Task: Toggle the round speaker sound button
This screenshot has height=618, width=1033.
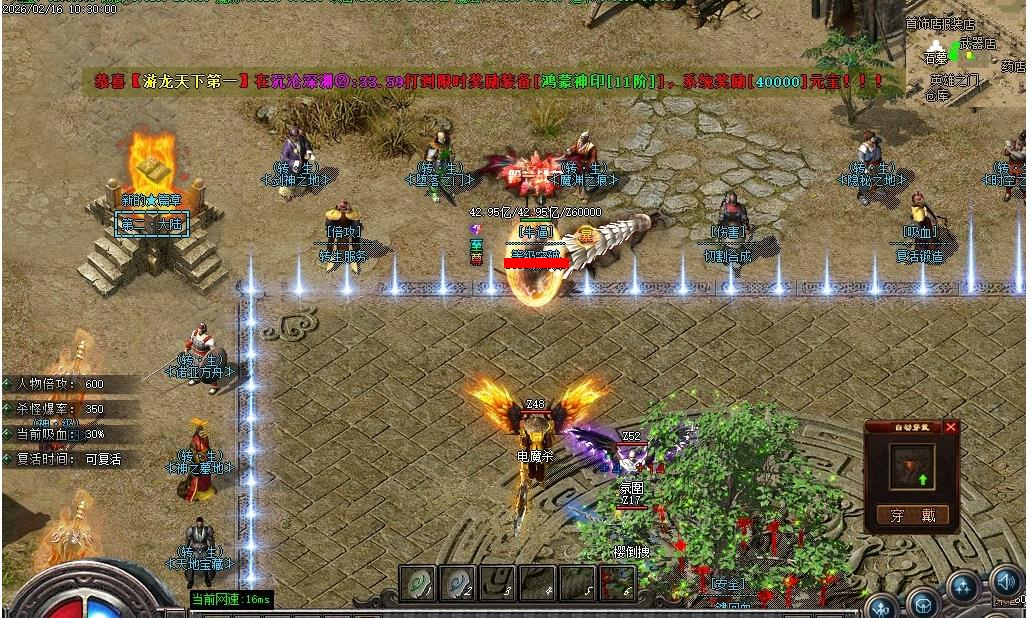Action: [x=1006, y=581]
